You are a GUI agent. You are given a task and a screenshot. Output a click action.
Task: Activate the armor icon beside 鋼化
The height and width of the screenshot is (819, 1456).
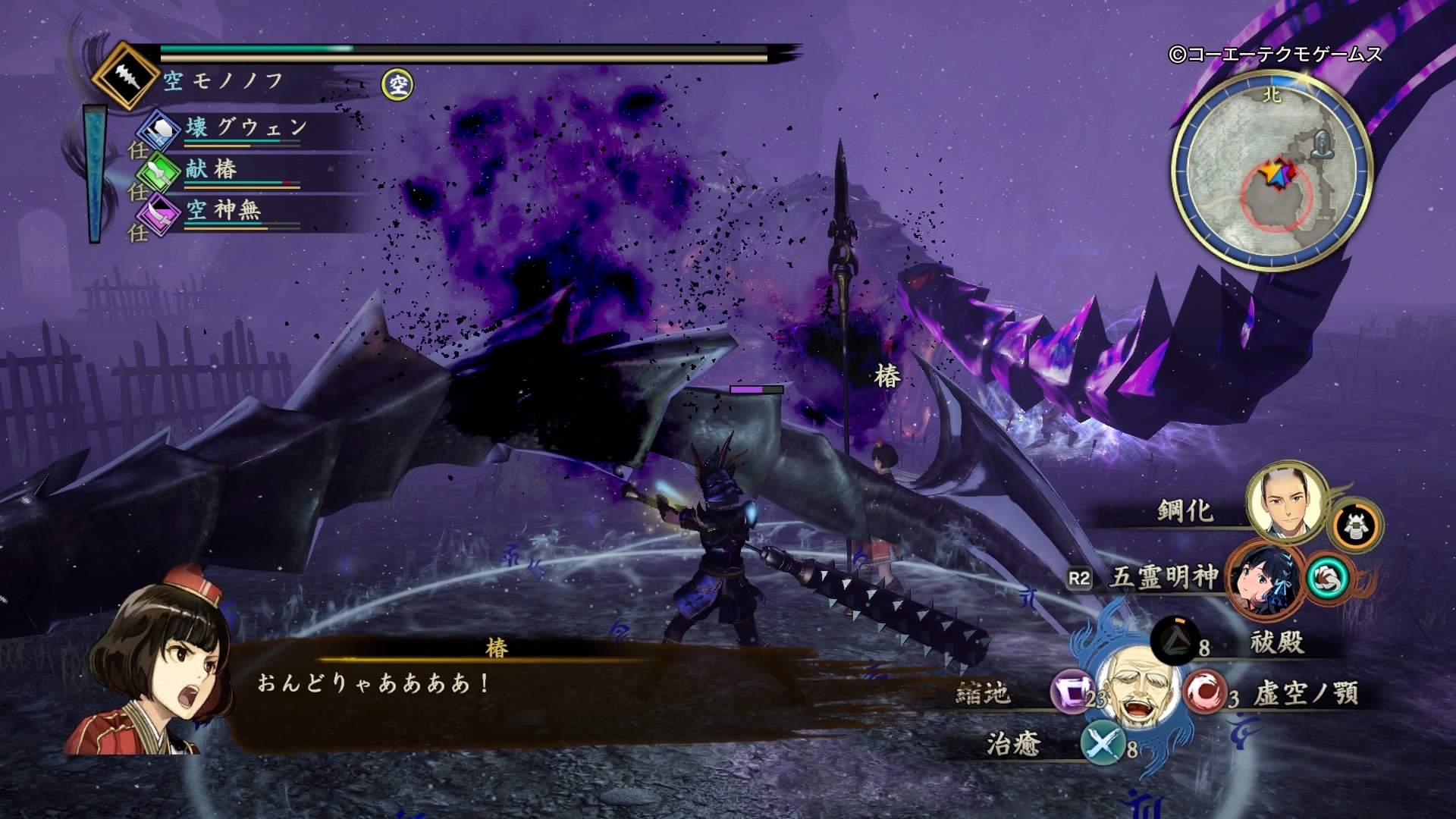tap(1356, 526)
